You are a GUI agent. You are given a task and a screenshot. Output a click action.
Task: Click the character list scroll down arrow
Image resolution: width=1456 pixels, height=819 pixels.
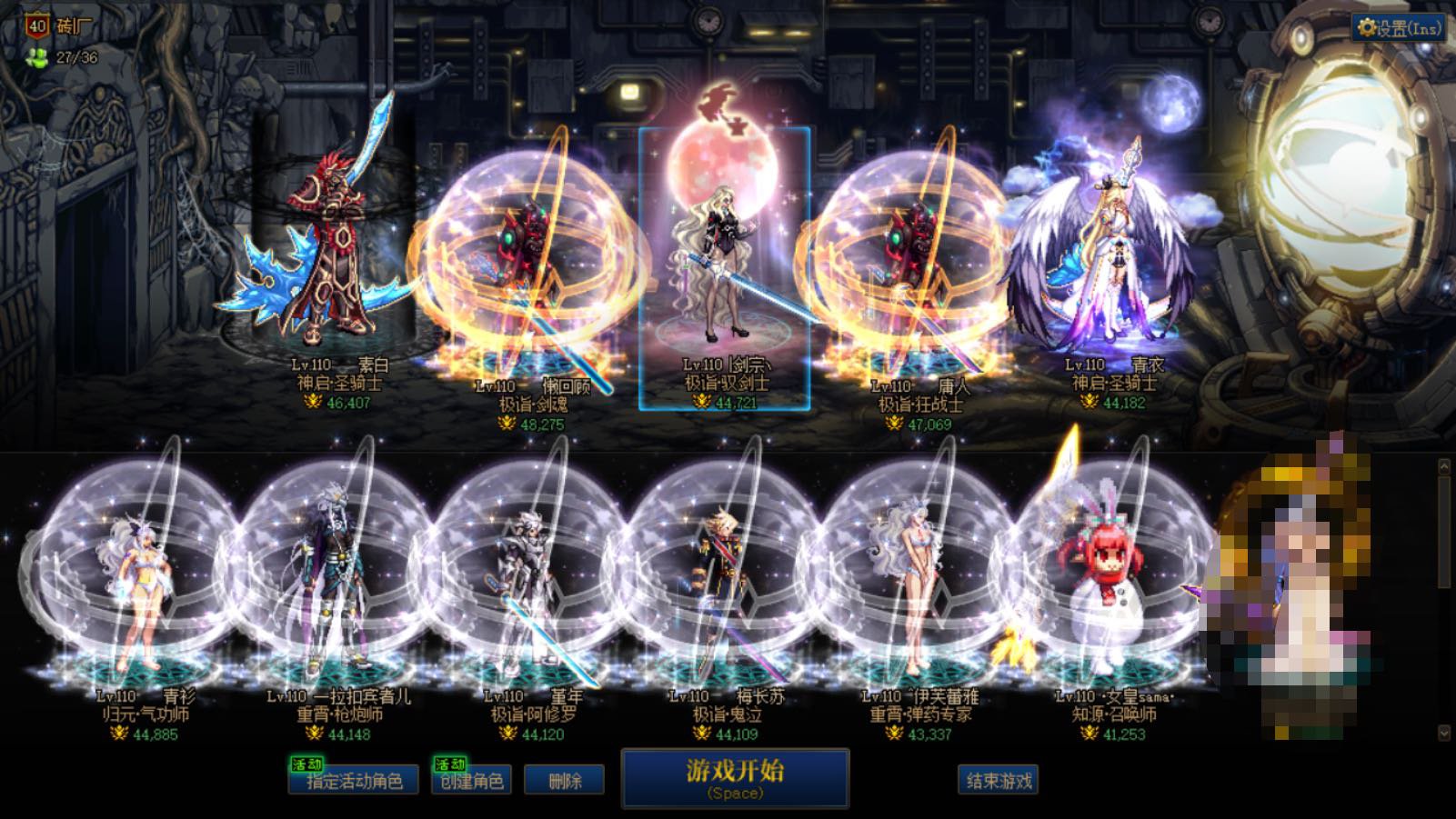(x=1443, y=732)
